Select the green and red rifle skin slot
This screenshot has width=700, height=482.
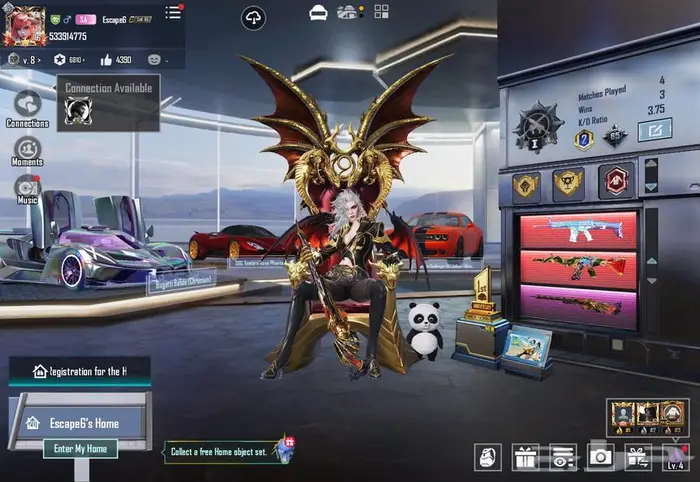[x=578, y=267]
